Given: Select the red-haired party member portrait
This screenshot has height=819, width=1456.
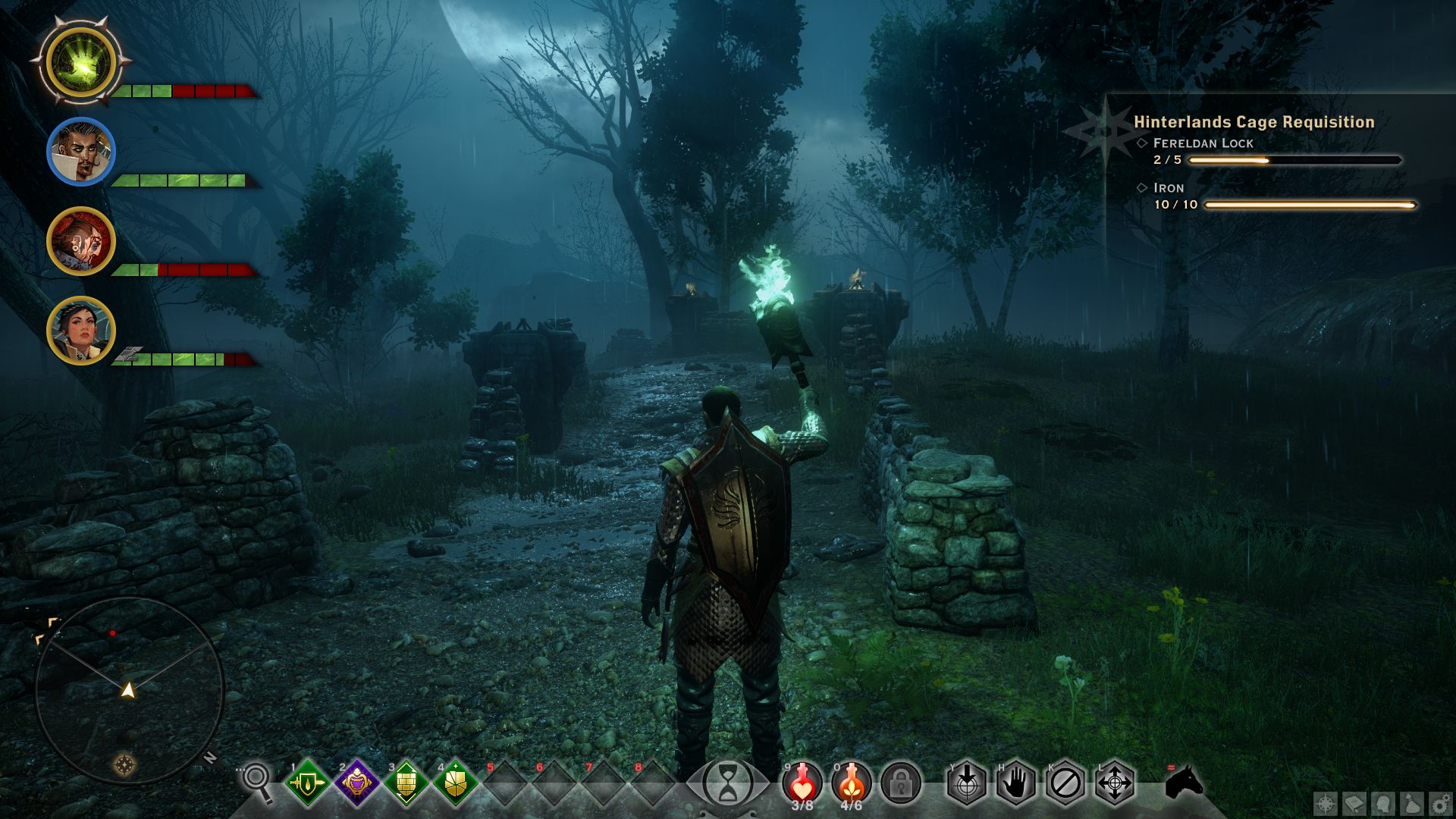Looking at the screenshot, I should pos(80,241).
